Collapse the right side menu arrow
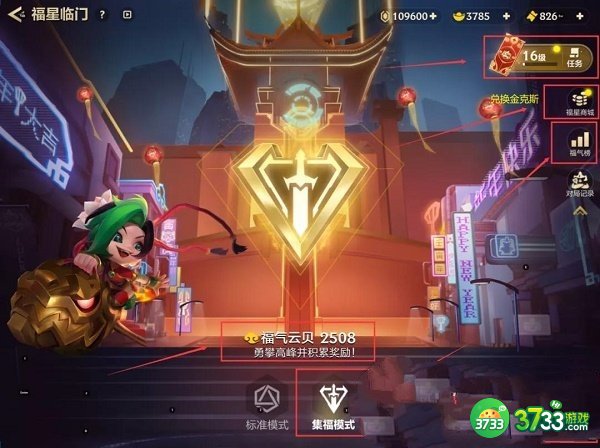 click(x=579, y=211)
